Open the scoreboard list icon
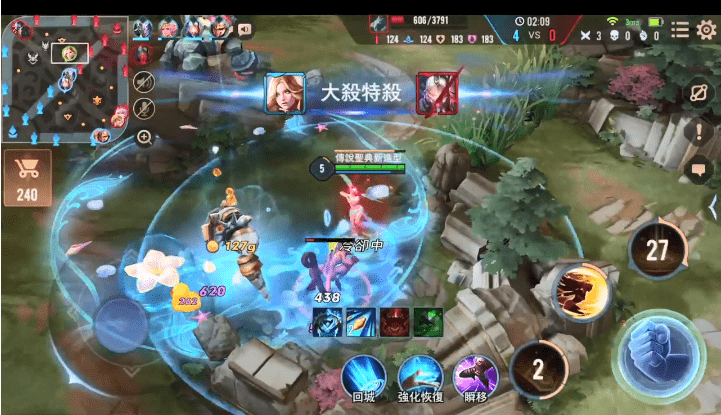 (x=679, y=31)
